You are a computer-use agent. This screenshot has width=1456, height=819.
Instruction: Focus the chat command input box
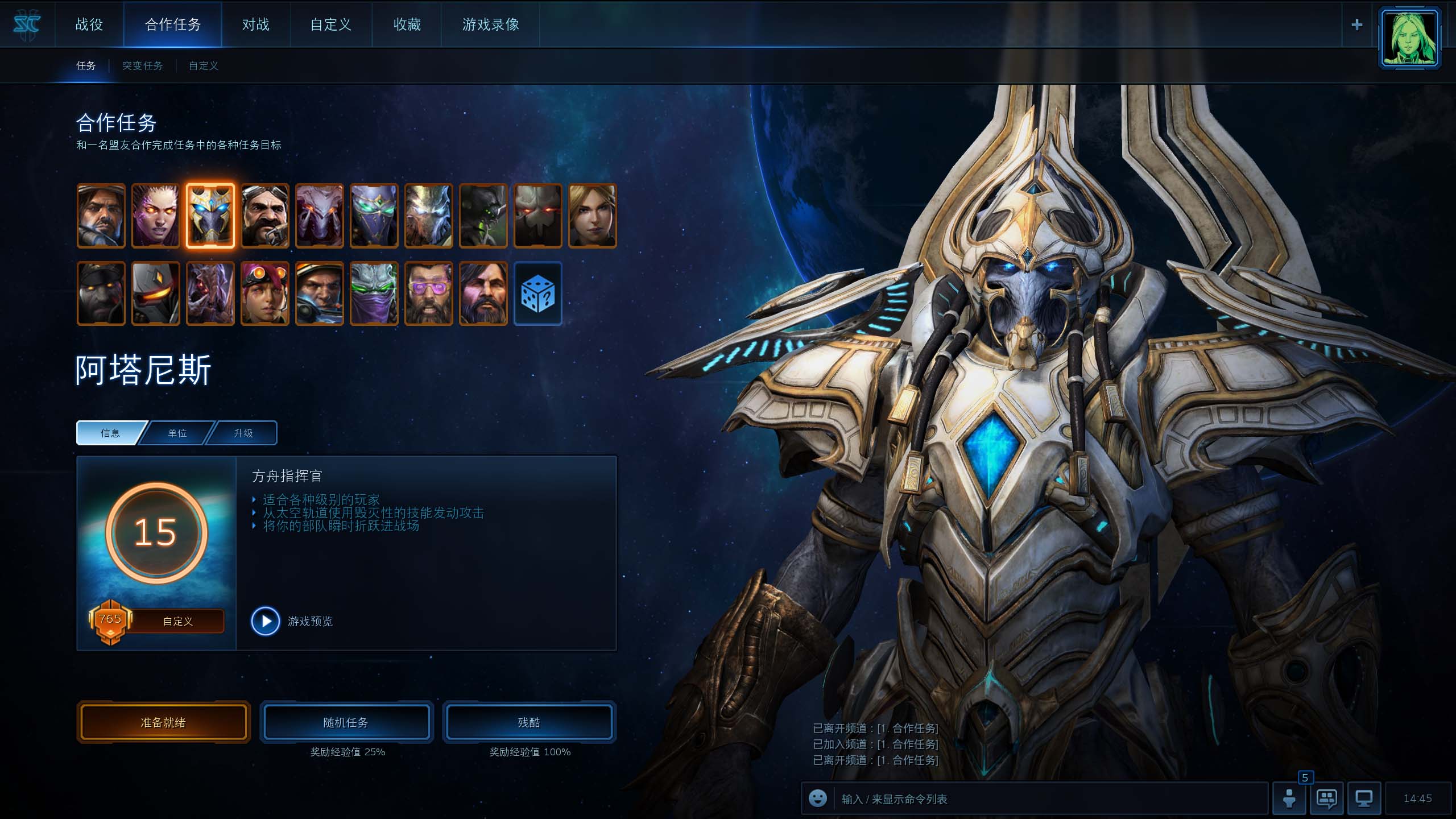[1046, 799]
